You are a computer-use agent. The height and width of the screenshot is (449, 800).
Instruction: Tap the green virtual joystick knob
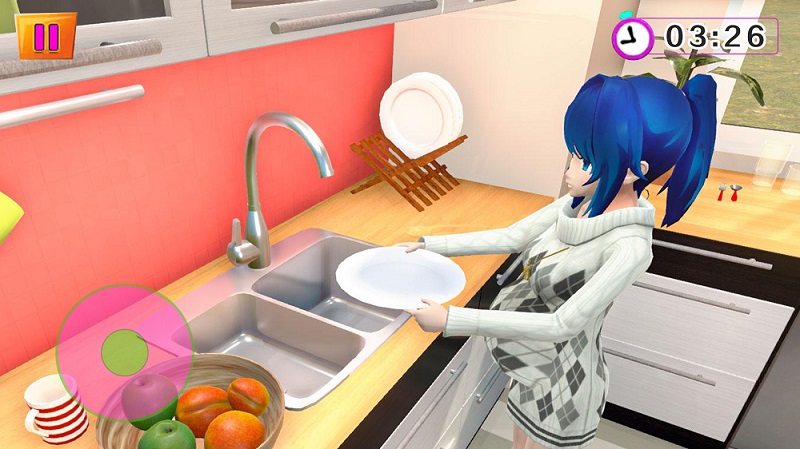tap(124, 350)
